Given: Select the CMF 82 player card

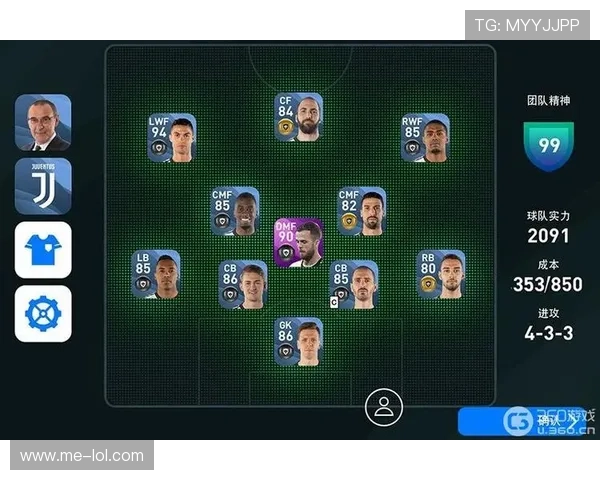Looking at the screenshot, I should point(361,211).
